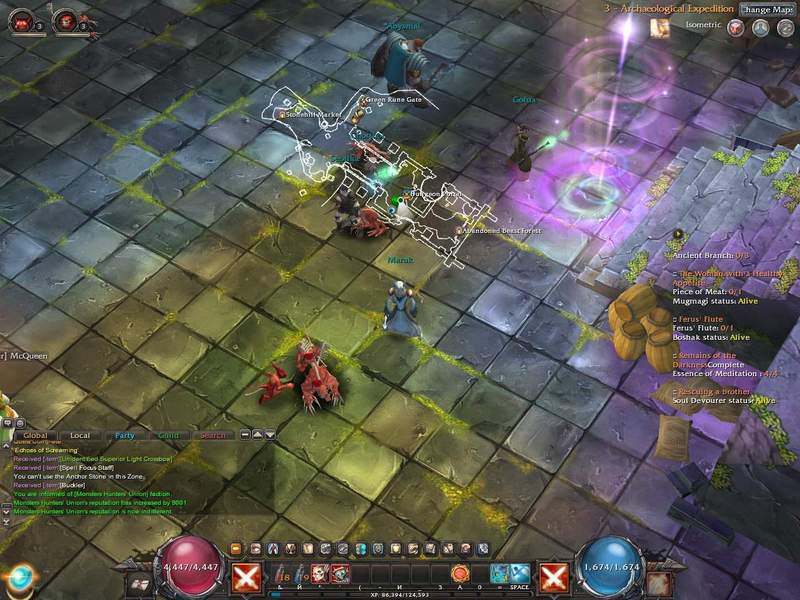Click the crossed swords slot beside health orb

coord(246,576)
